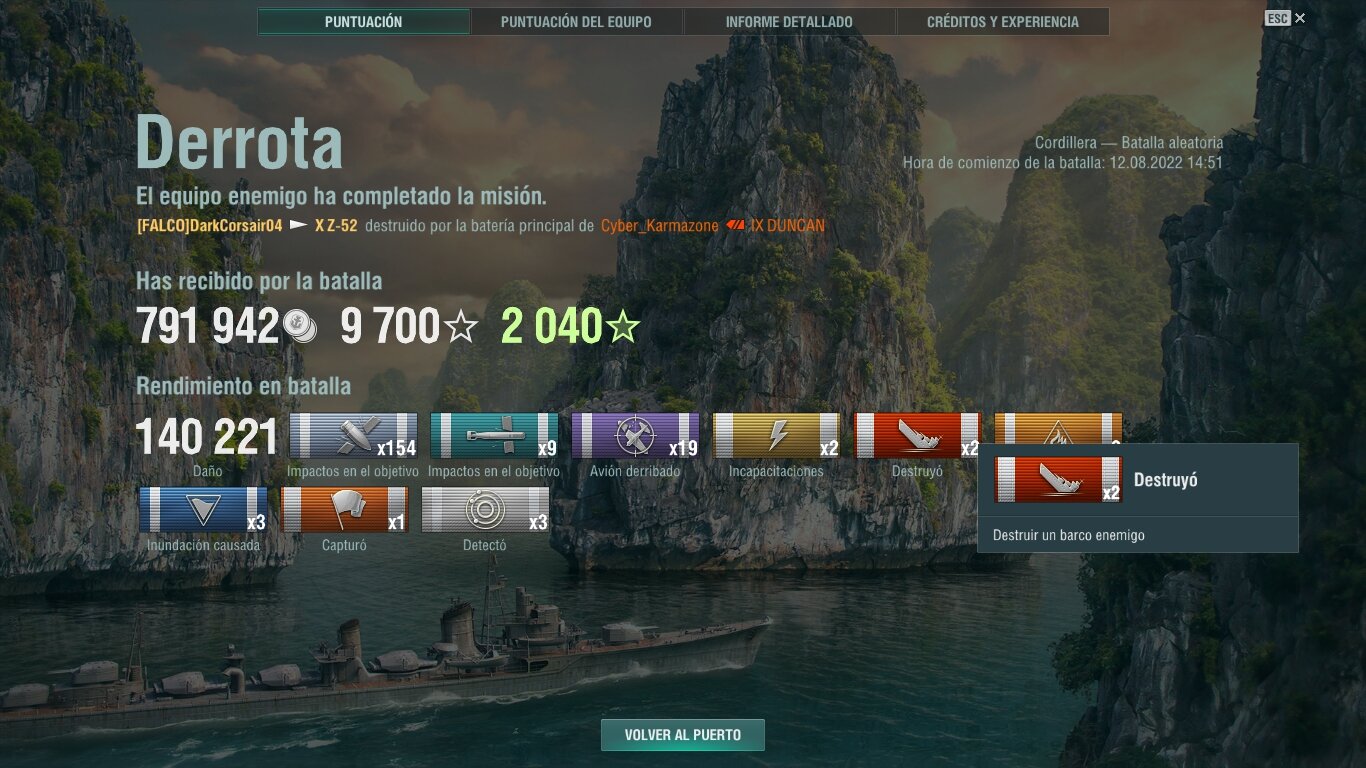The image size is (1366, 768).
Task: Click the Inundación causada ribbon
Action: tap(203, 510)
